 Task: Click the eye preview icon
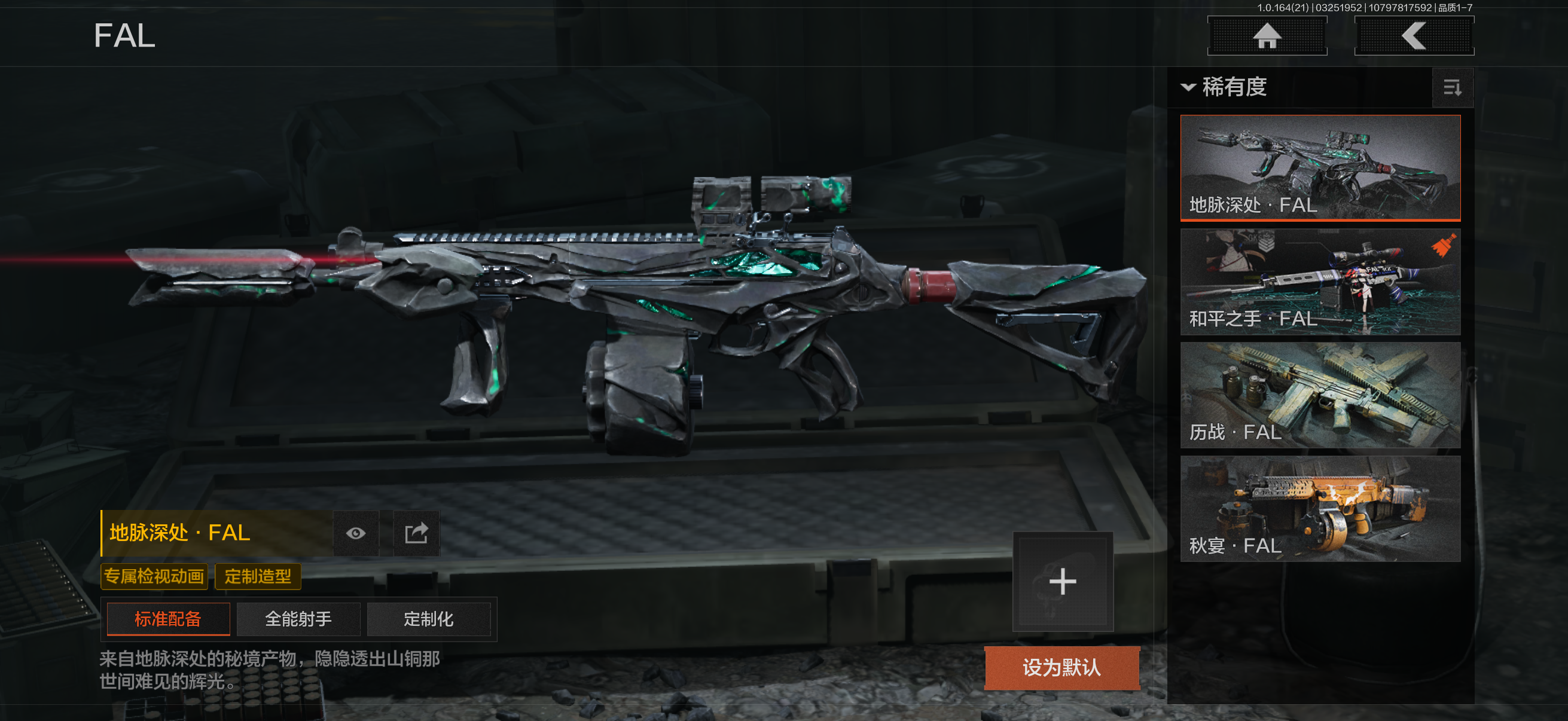pos(356,534)
